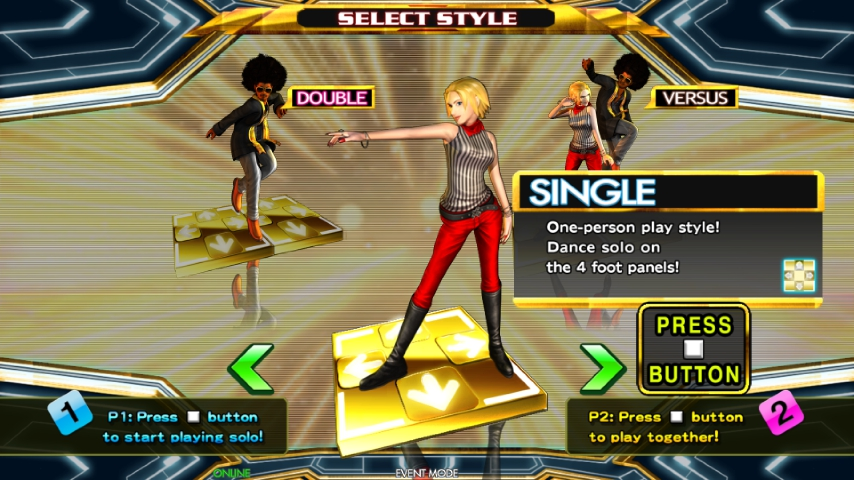Click the green left arrow
The image size is (854, 480).
pyautogui.click(x=251, y=369)
